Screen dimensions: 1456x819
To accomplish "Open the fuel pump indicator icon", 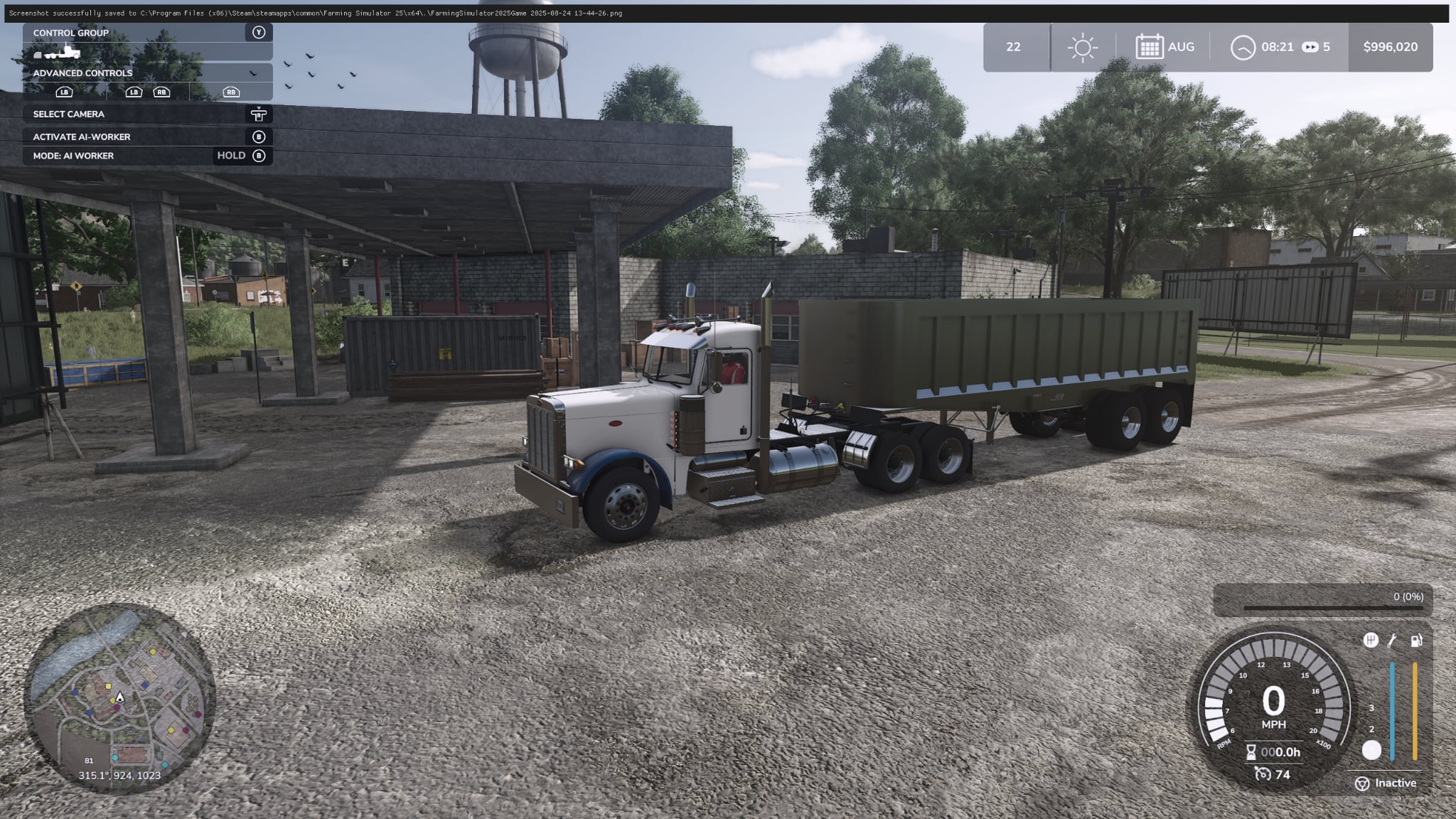I will coord(1416,641).
